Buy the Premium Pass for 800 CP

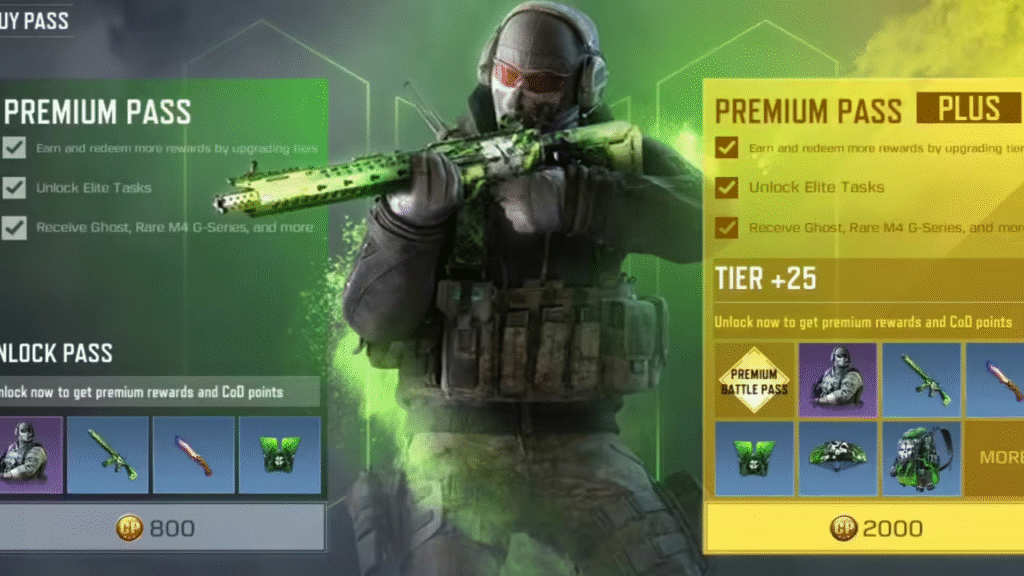click(160, 527)
